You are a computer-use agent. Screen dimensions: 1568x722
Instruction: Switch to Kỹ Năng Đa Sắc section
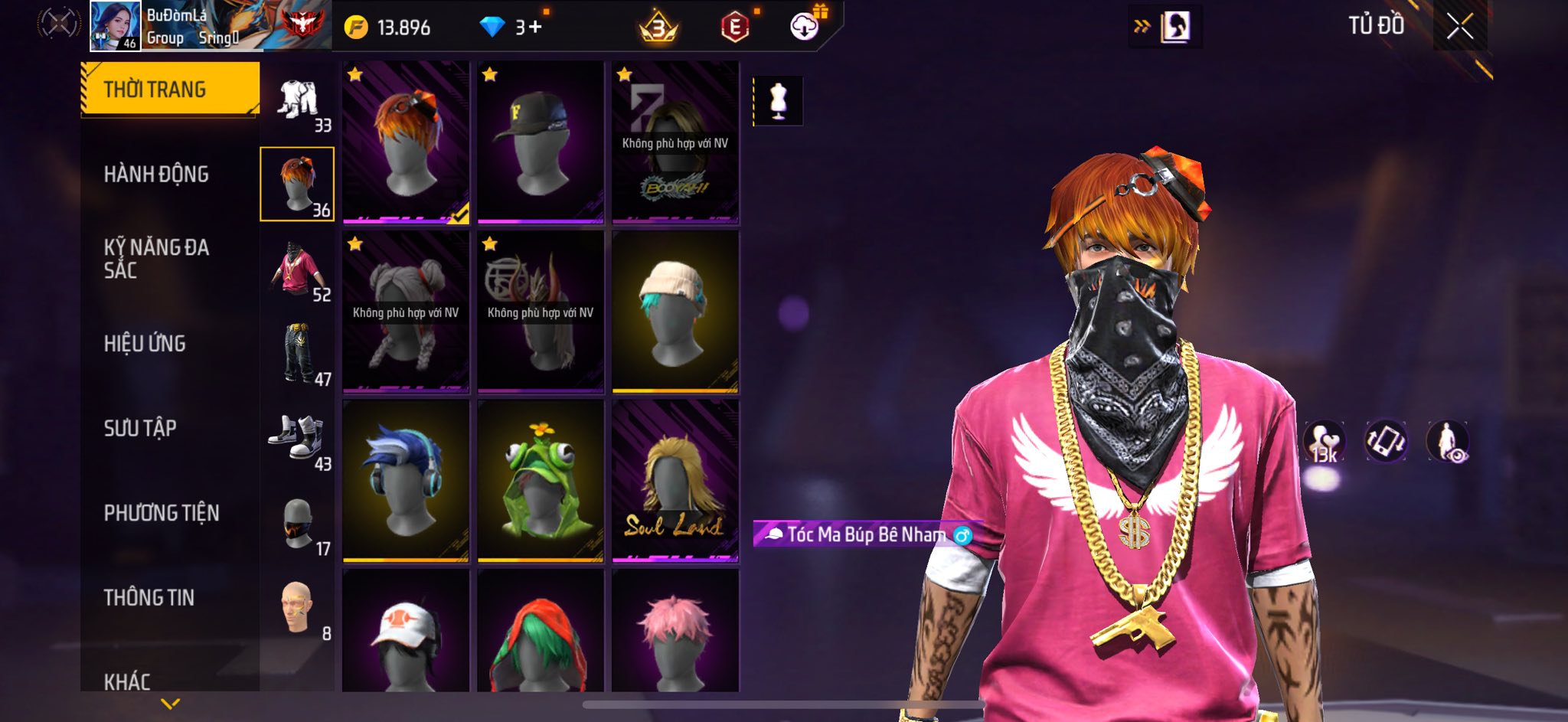[156, 259]
